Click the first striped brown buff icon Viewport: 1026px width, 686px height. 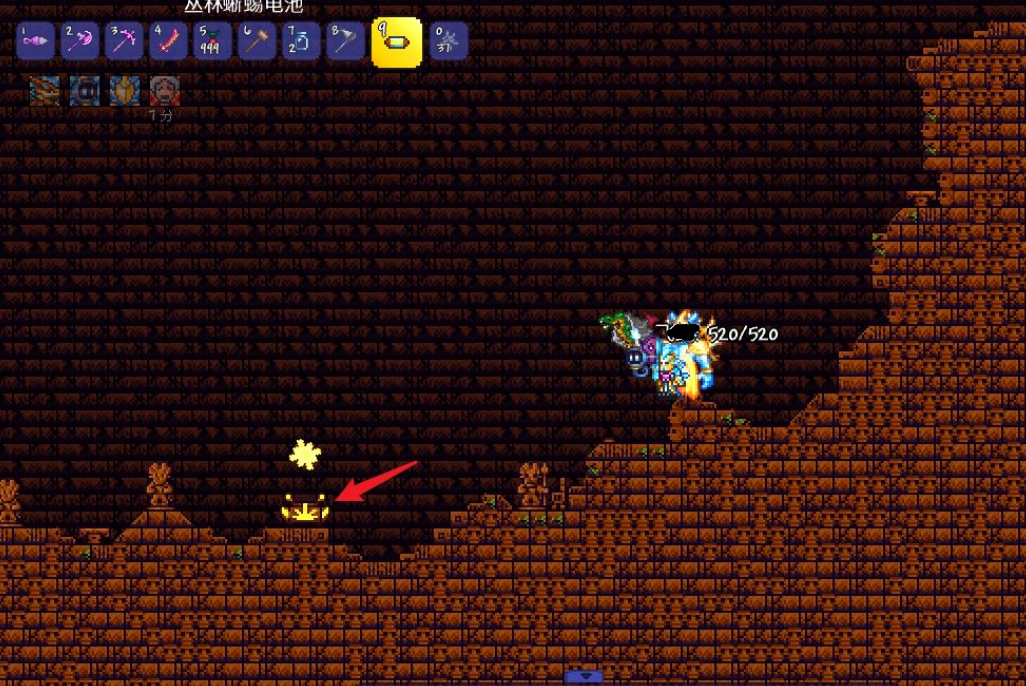pos(44,91)
